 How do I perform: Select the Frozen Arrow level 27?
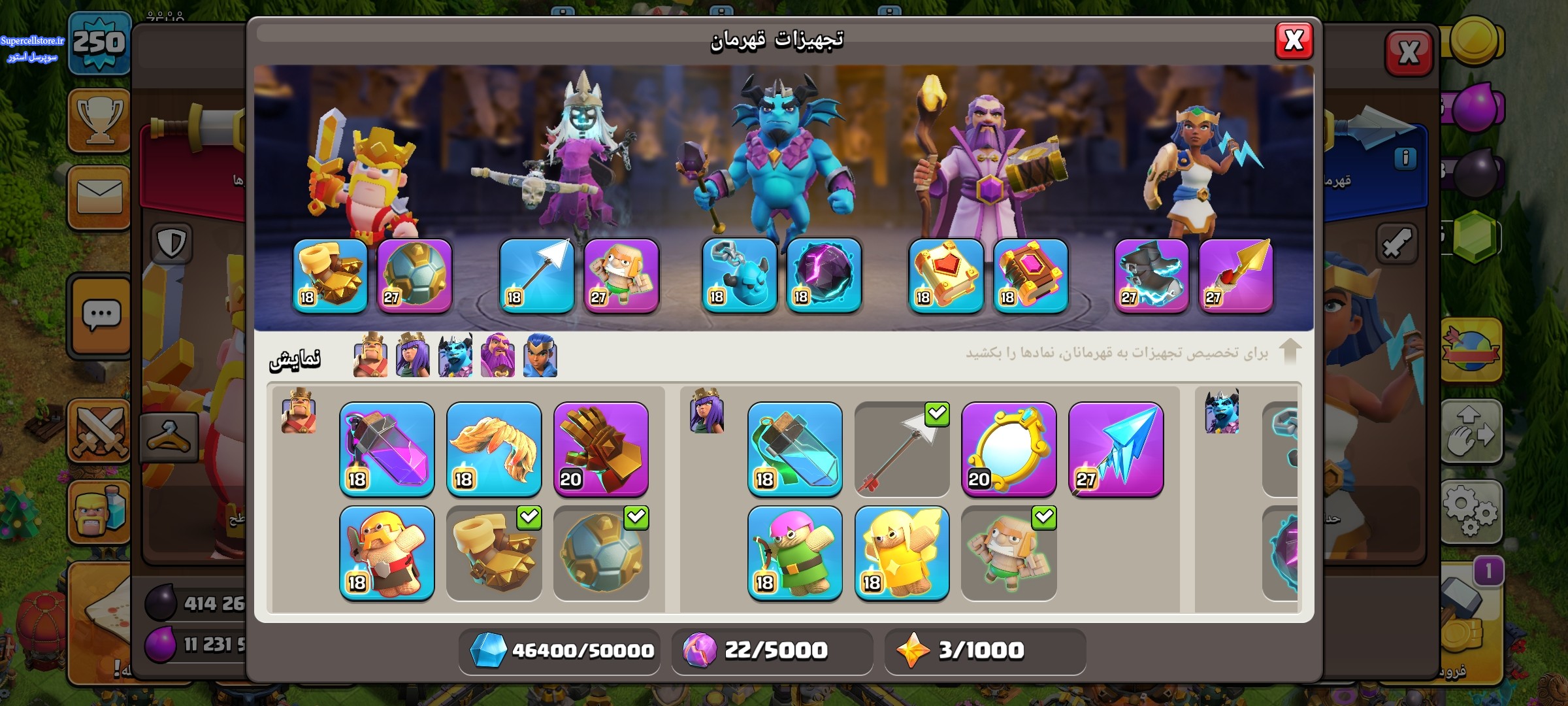pyautogui.click(x=1116, y=449)
